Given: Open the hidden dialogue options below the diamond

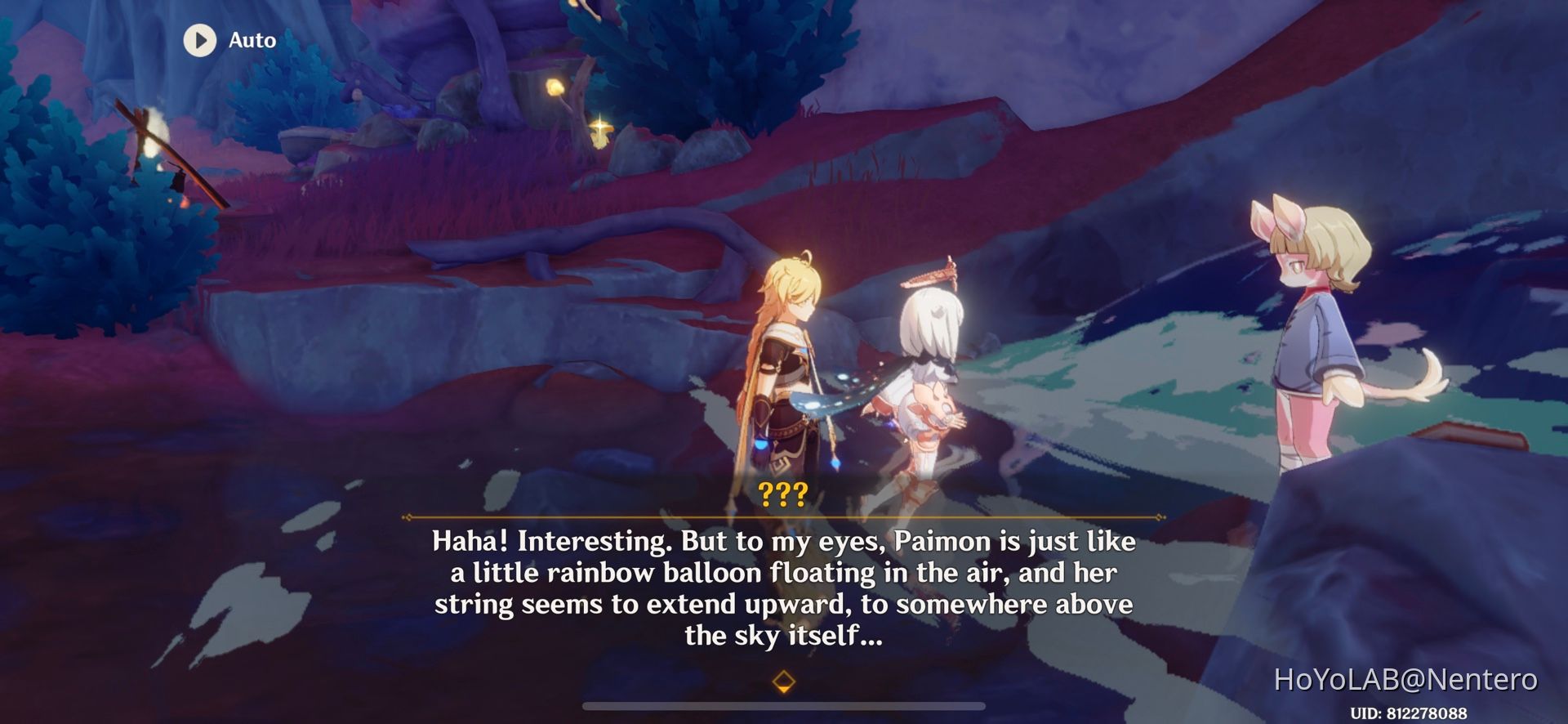Looking at the screenshot, I should [783, 679].
